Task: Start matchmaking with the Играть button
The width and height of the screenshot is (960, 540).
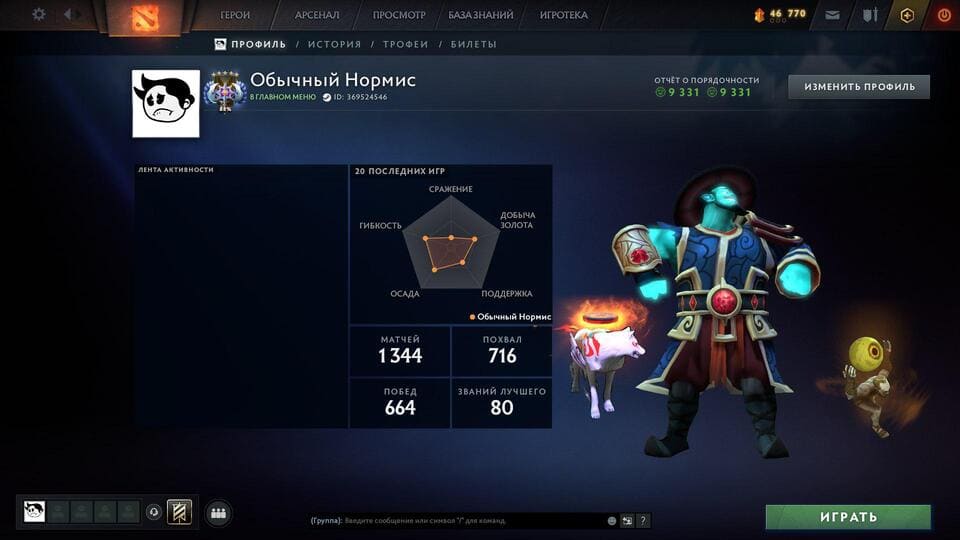Action: tap(848, 517)
